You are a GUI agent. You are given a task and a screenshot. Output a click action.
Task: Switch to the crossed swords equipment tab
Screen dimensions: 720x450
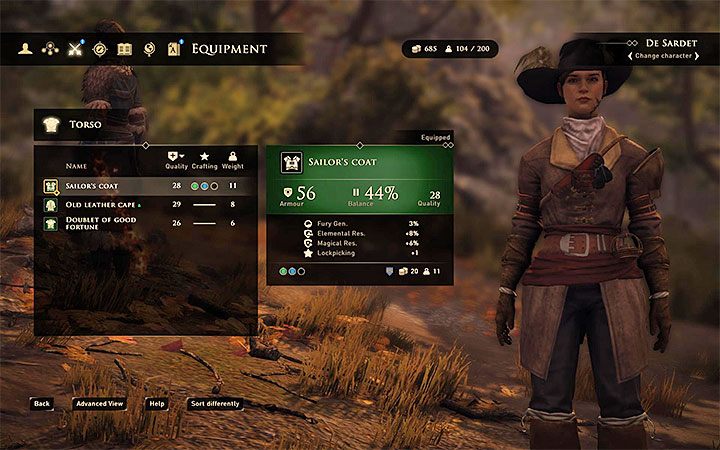[x=74, y=48]
